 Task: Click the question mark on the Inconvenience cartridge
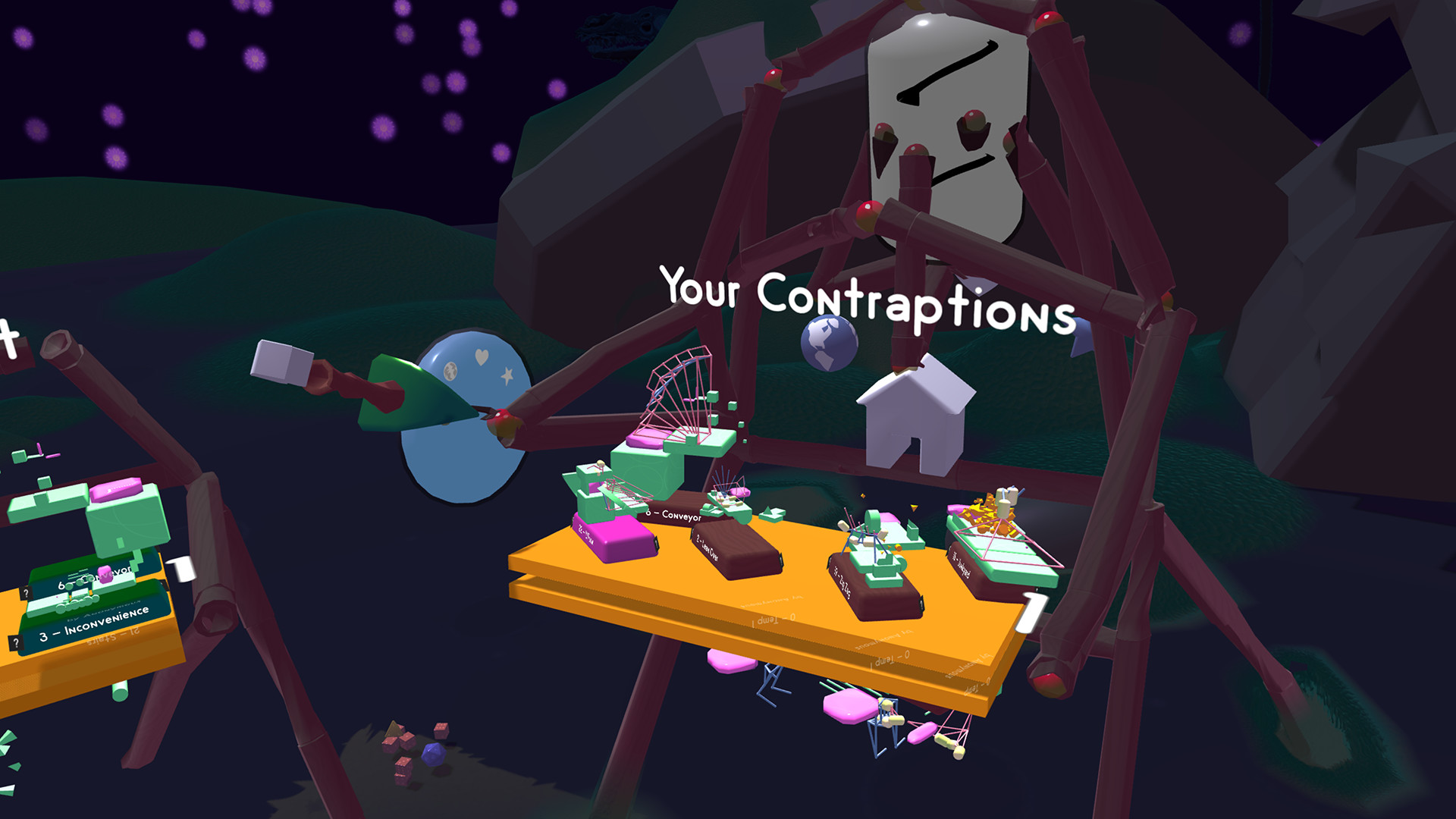[x=16, y=642]
